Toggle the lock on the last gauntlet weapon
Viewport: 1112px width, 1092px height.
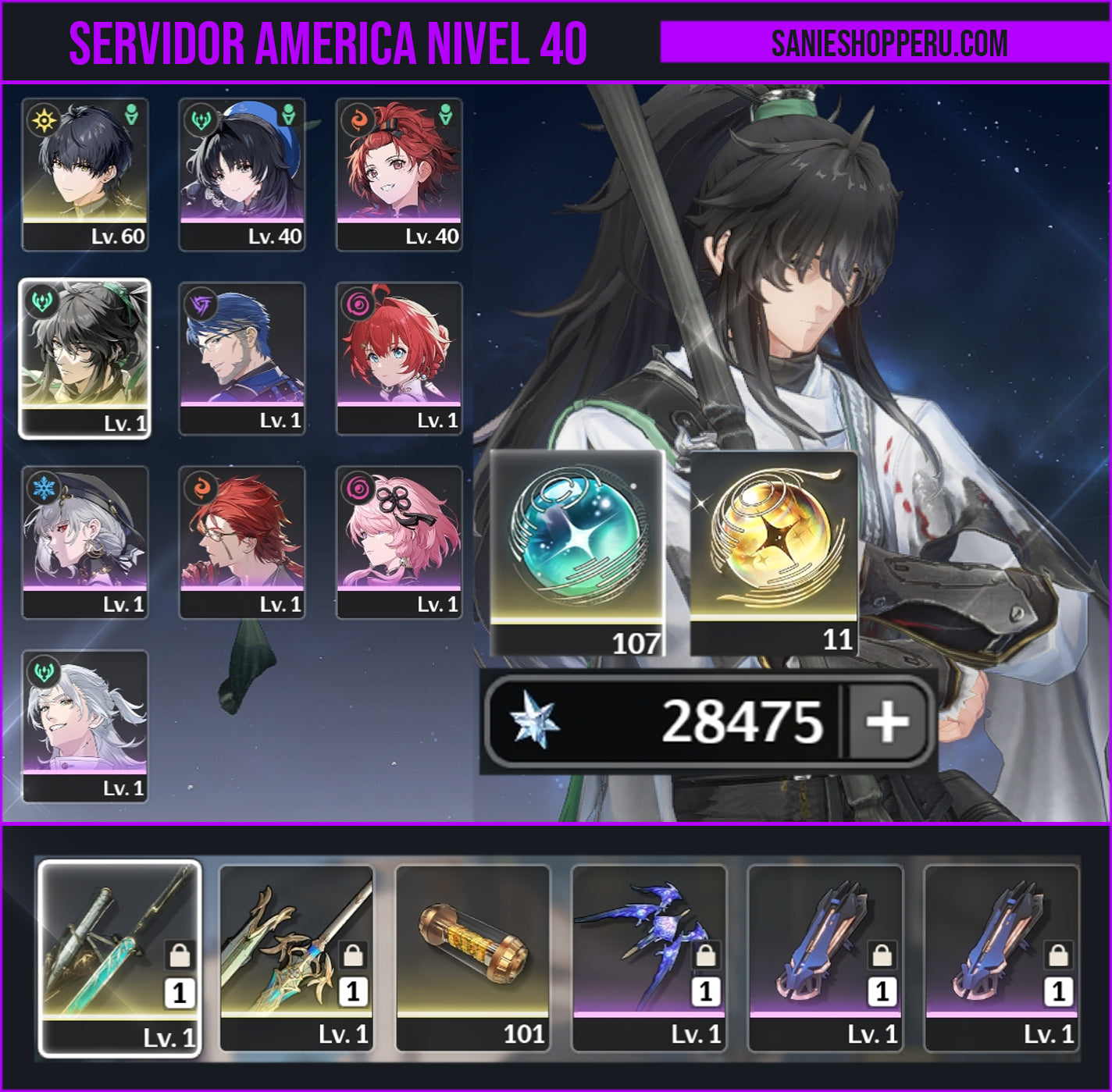(1060, 954)
